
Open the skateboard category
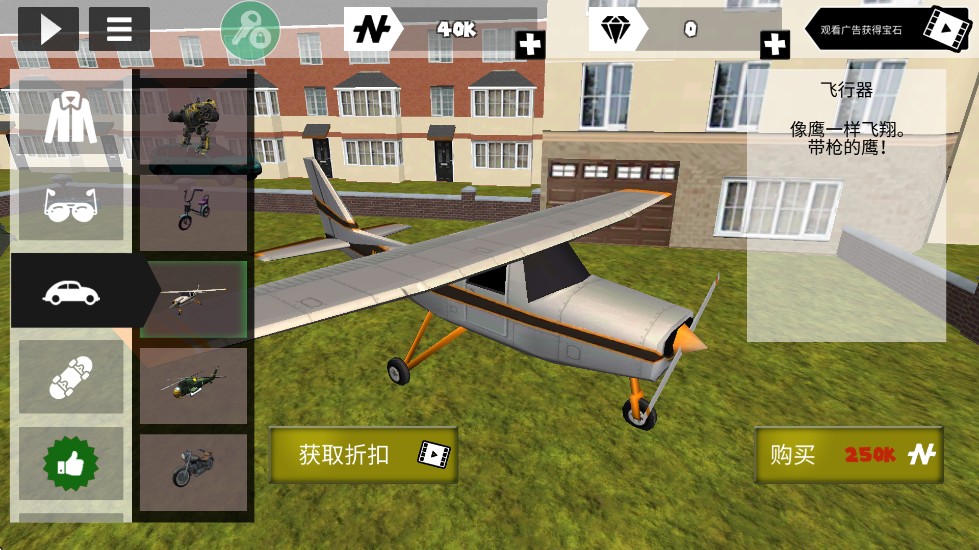(70, 377)
